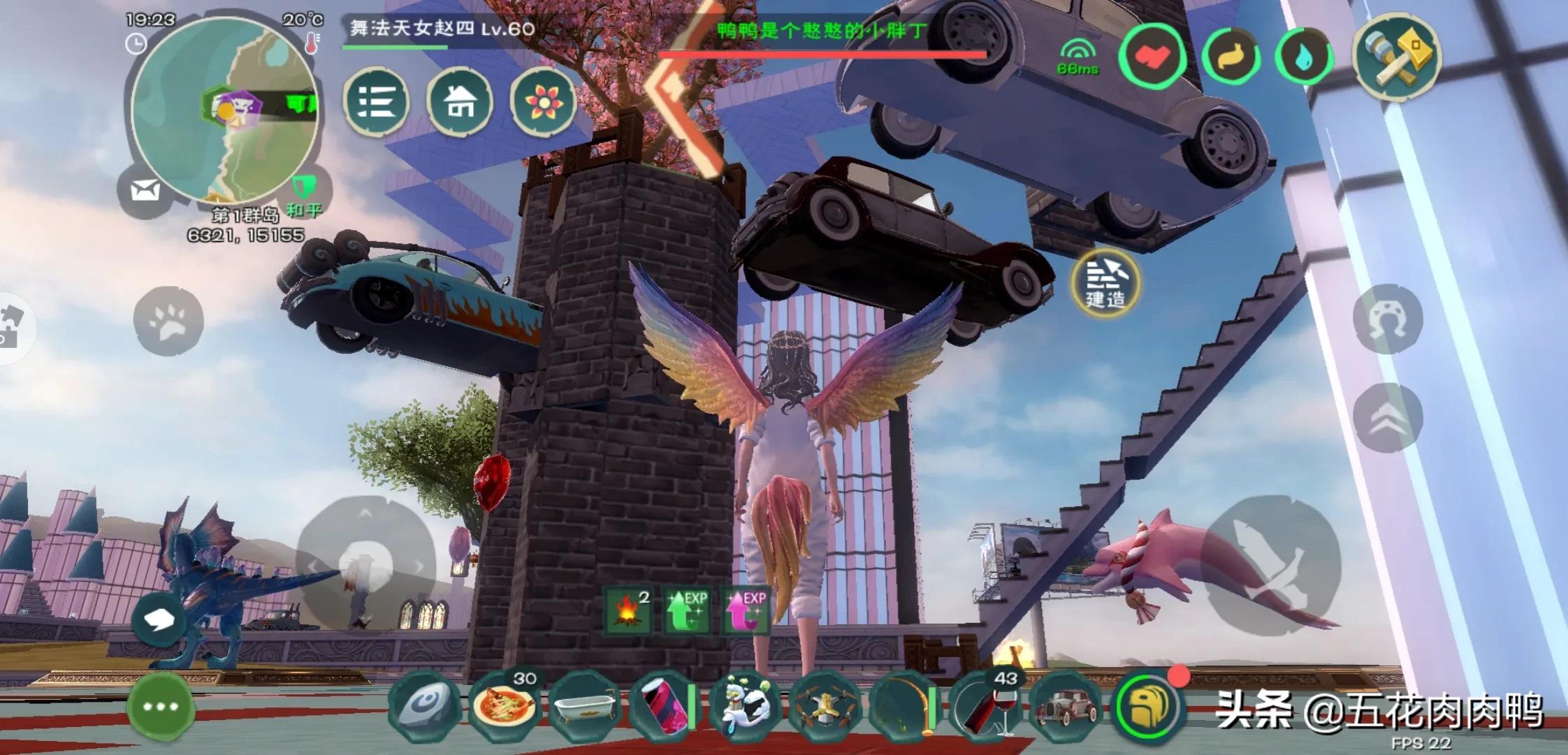Open the yellow backpack inventory

[x=1149, y=706]
